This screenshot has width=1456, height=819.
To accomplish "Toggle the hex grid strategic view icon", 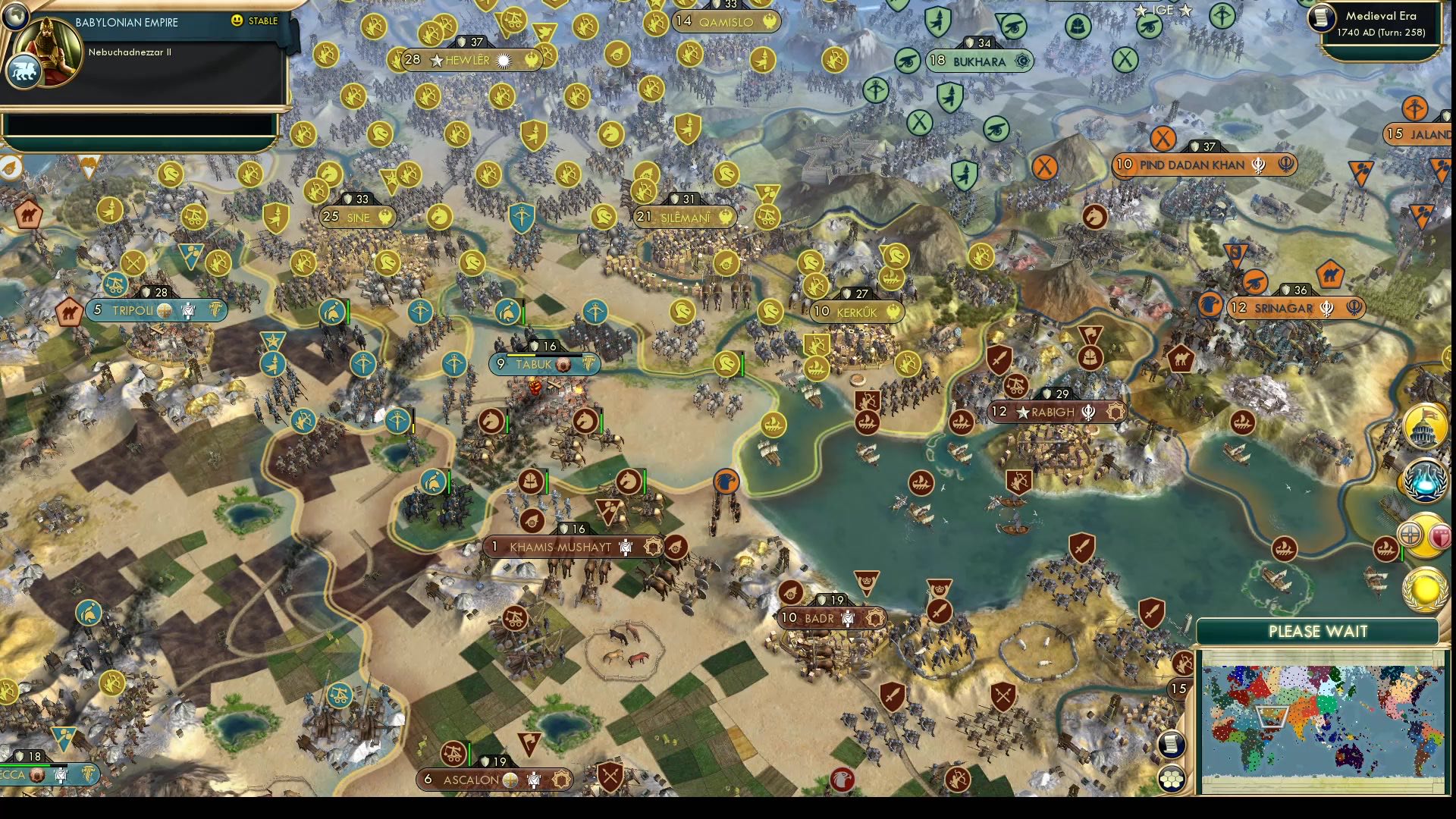I will click(x=1171, y=780).
